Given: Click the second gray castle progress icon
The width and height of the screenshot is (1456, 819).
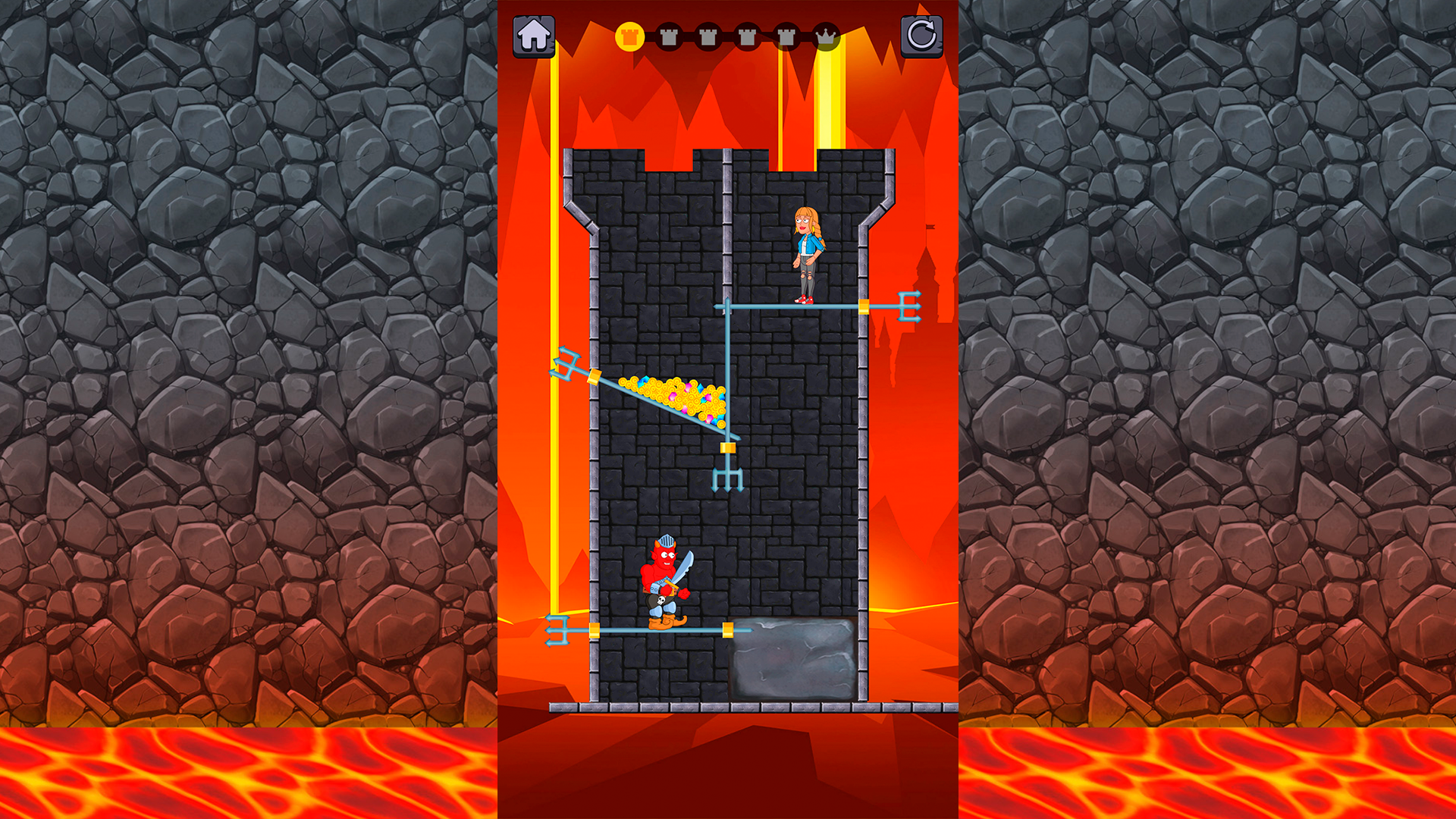Looking at the screenshot, I should click(x=667, y=35).
